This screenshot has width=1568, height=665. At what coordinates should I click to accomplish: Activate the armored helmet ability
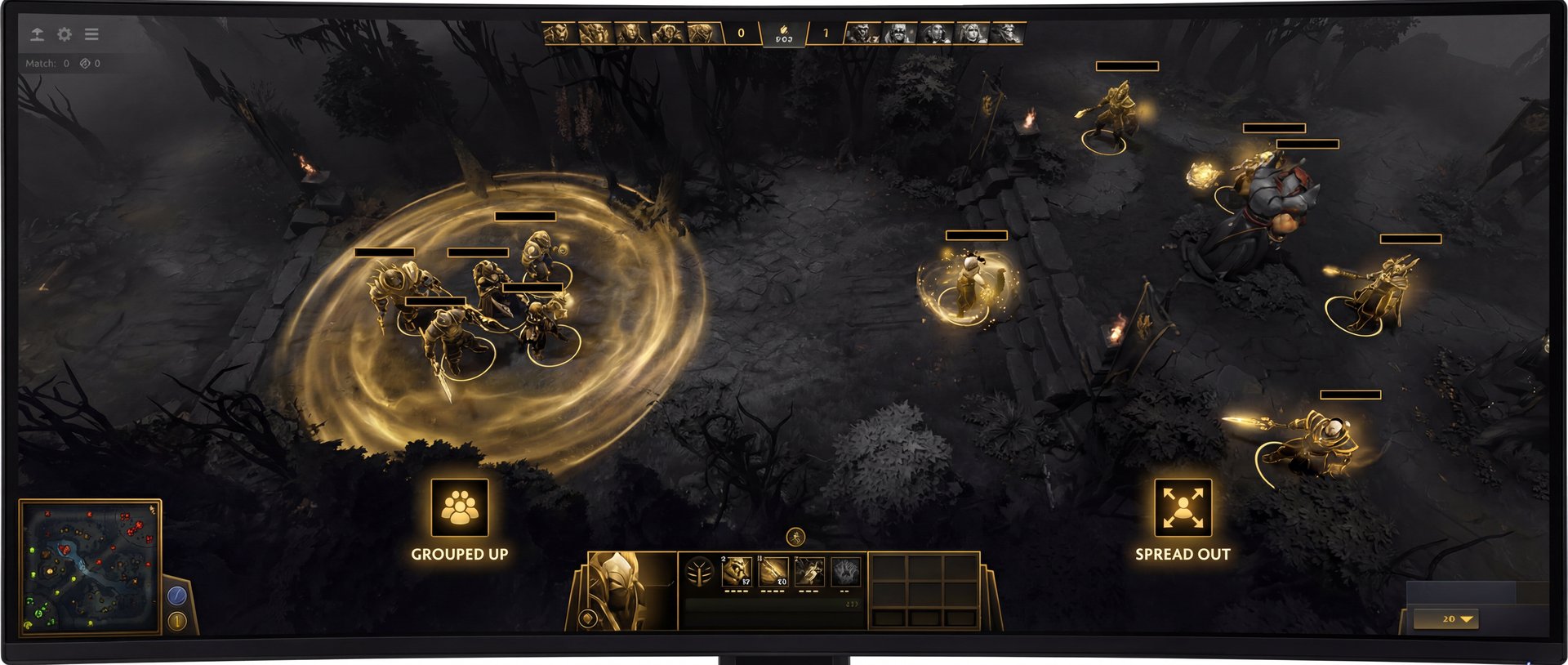(737, 572)
